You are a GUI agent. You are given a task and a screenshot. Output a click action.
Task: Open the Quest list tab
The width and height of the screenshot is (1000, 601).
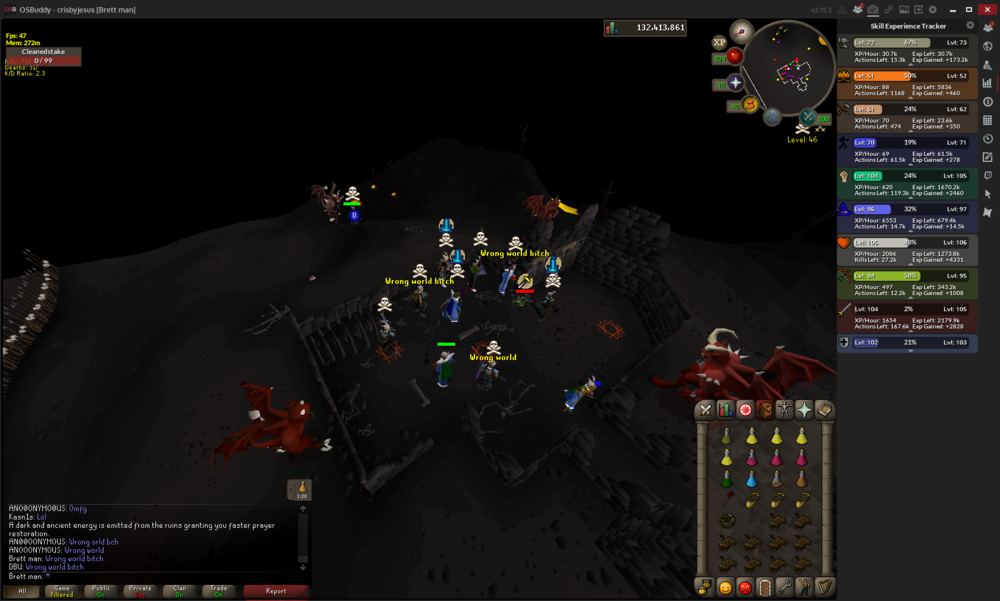pos(745,410)
